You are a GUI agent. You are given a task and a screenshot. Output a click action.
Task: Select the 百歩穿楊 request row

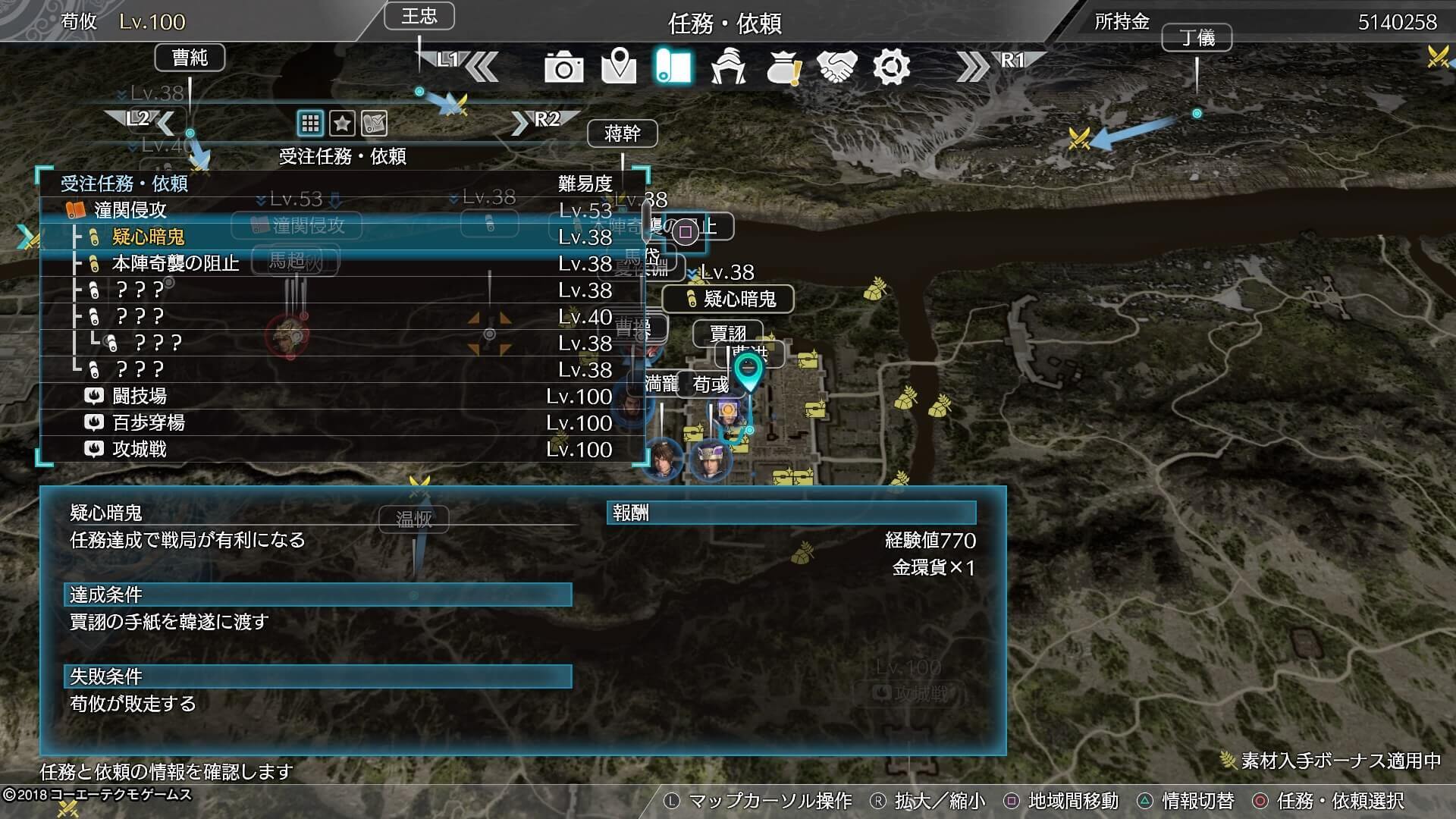[x=341, y=422]
